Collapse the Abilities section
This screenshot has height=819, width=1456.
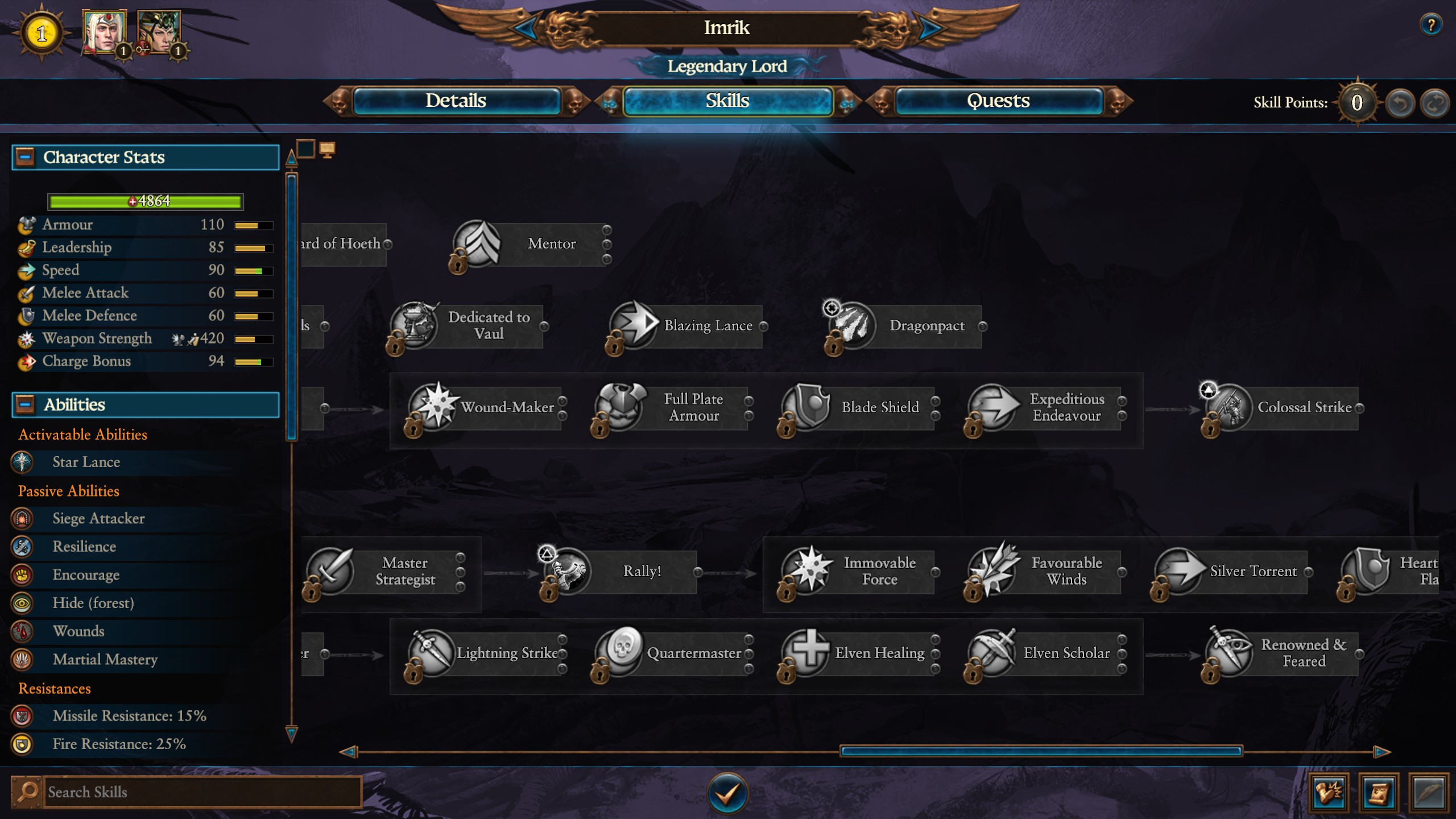click(x=24, y=404)
